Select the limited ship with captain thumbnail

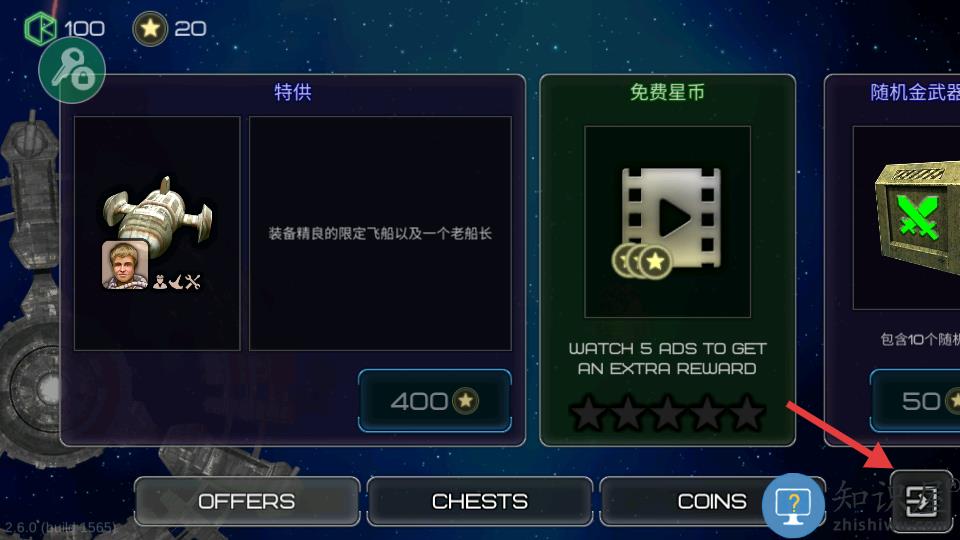tap(157, 233)
